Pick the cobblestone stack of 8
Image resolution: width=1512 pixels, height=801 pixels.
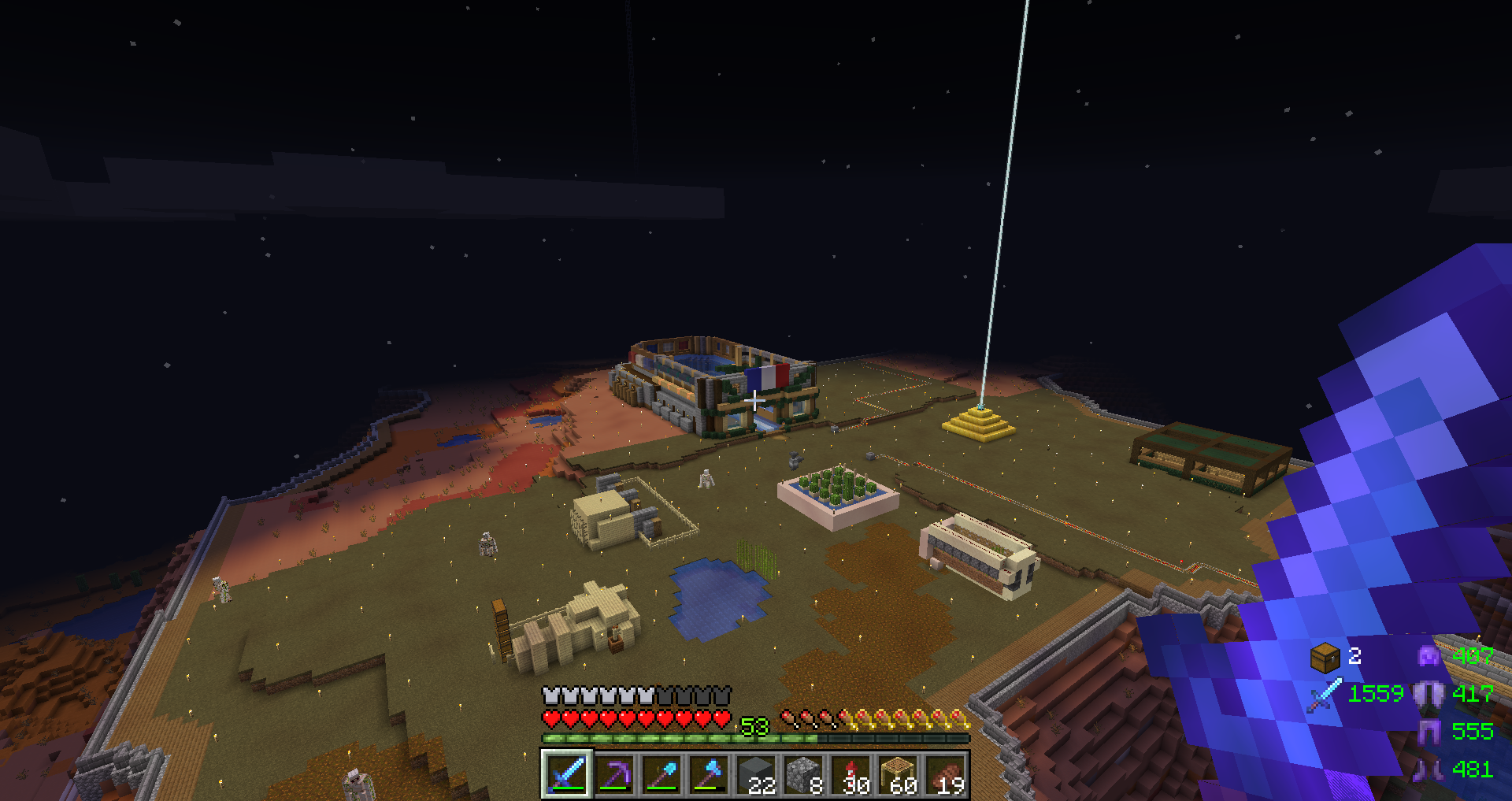click(804, 773)
